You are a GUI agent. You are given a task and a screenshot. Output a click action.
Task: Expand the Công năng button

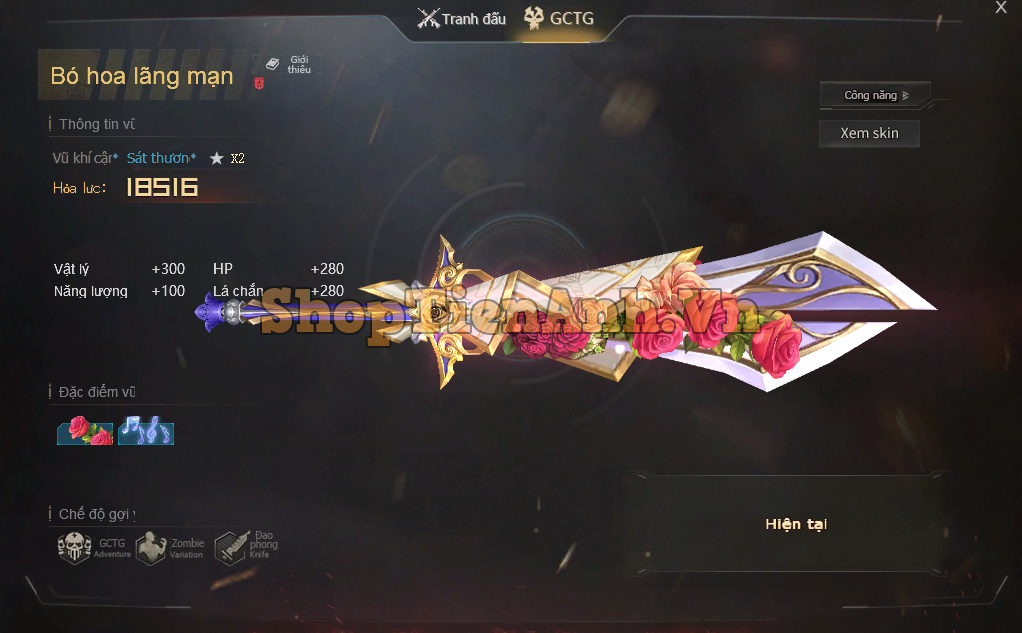point(875,95)
